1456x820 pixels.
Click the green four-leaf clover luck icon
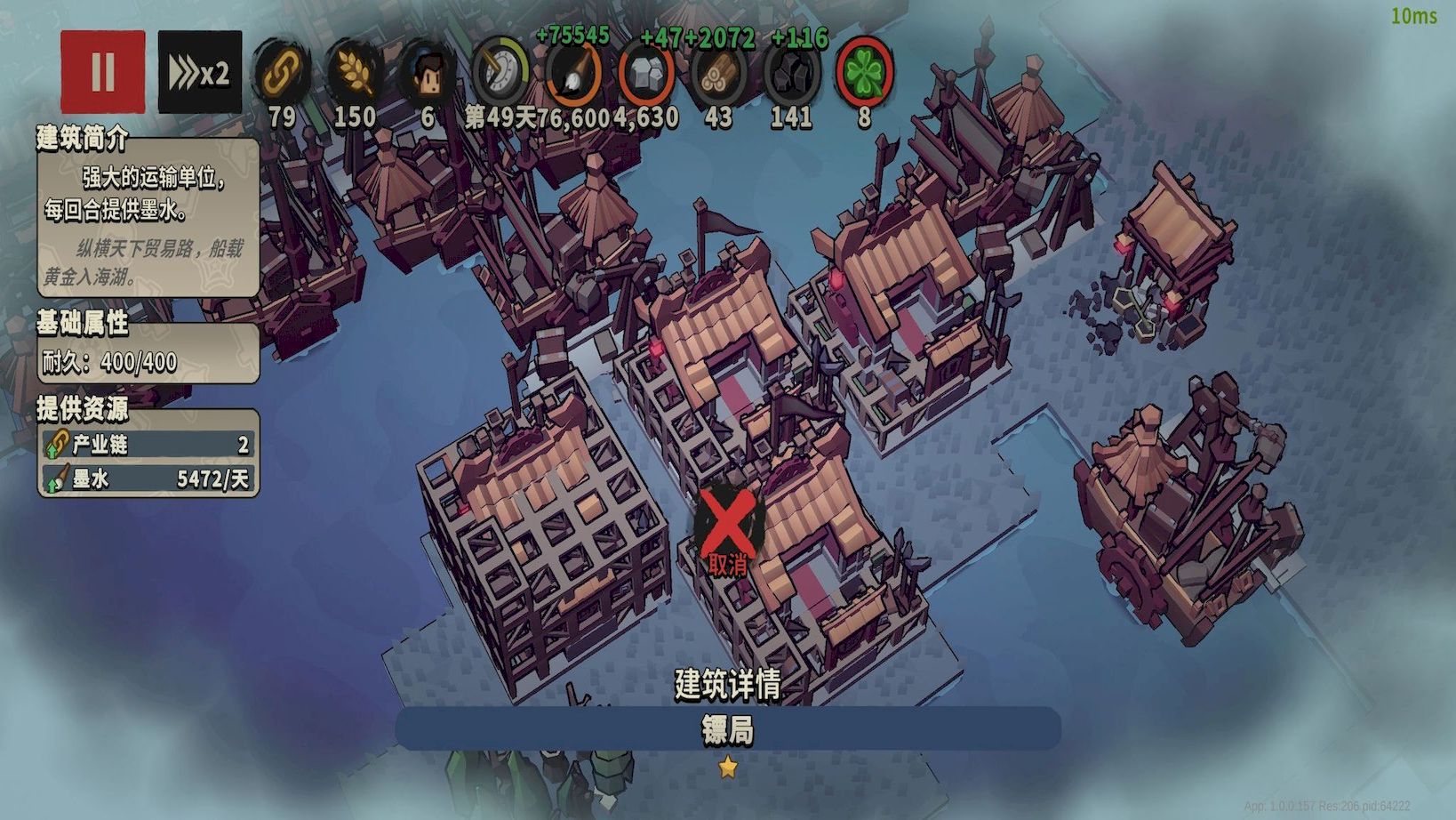pos(863,73)
